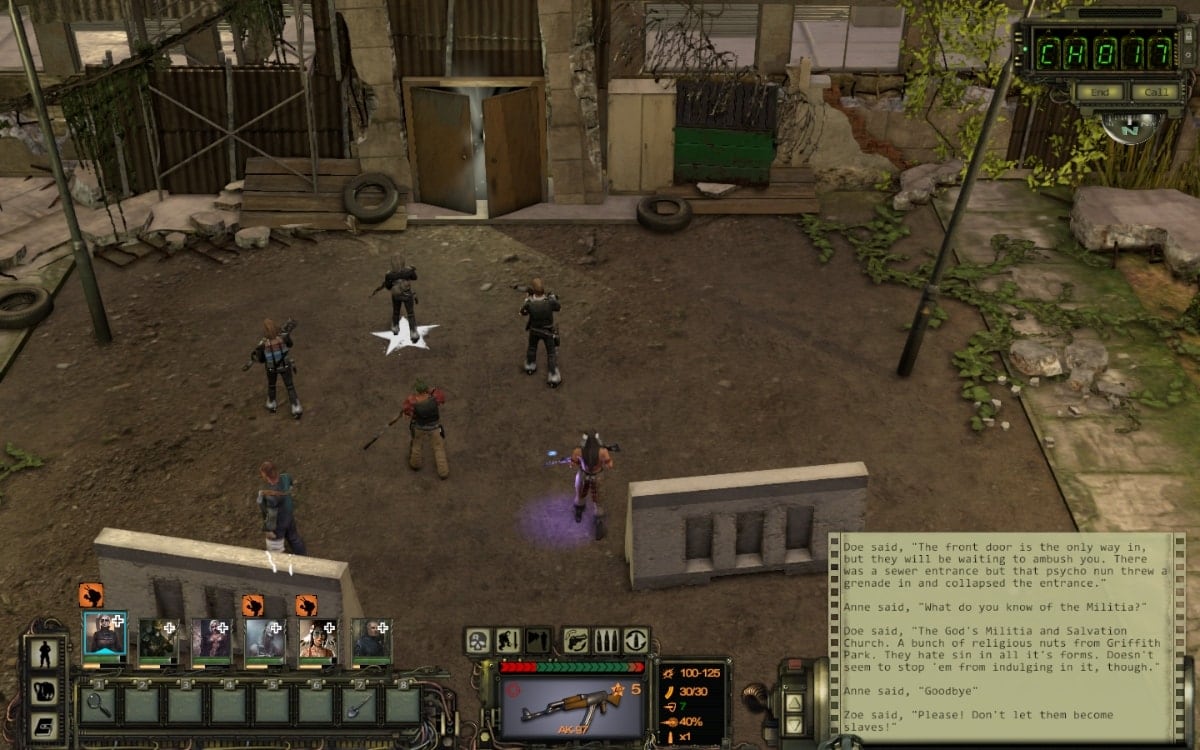Click the ambush silhouette button

tap(538, 640)
